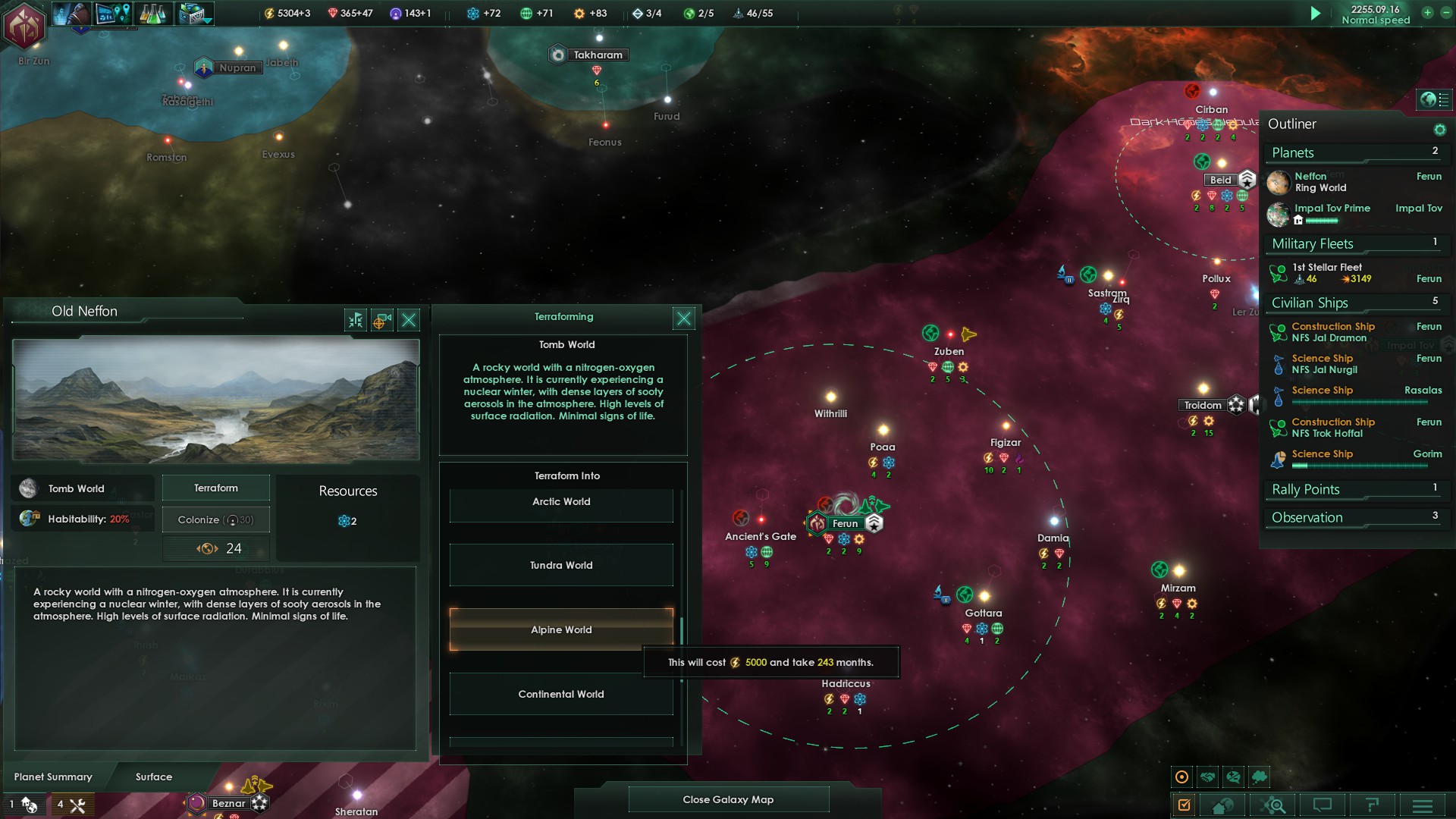Resume game with the play button
This screenshot has width=1456, height=819.
[1316, 14]
